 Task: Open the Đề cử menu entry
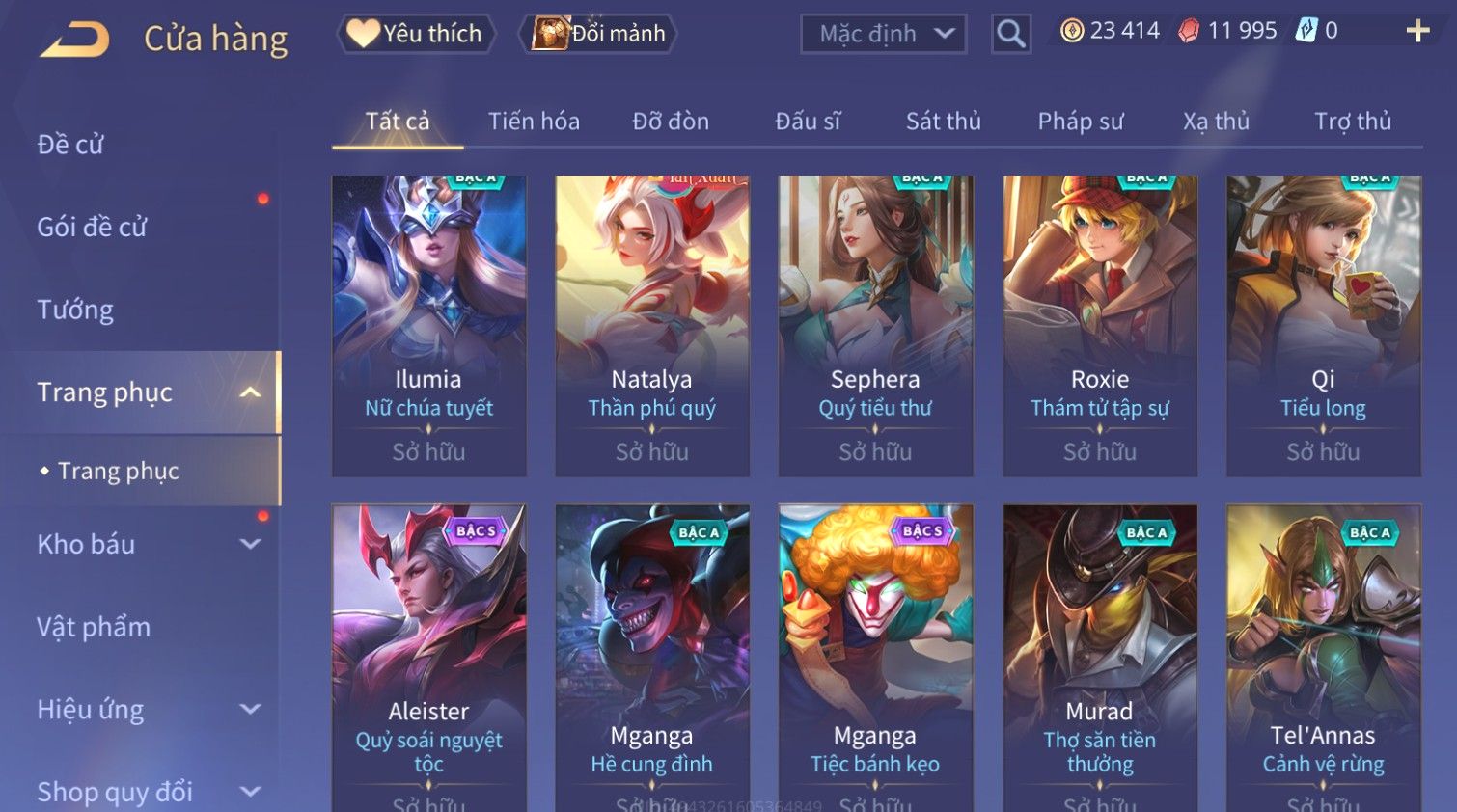click(x=70, y=145)
